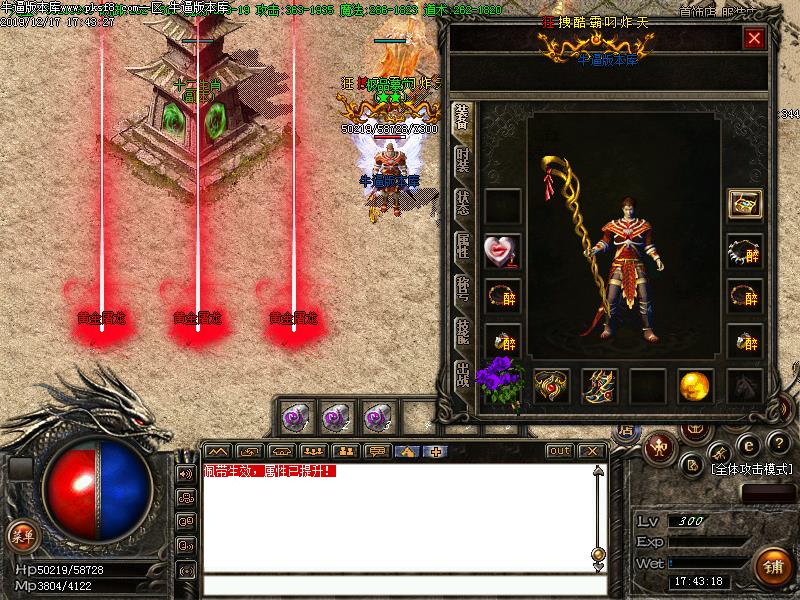The image size is (800, 600).
Task: Click the chat window 'out' button
Action: (x=560, y=451)
